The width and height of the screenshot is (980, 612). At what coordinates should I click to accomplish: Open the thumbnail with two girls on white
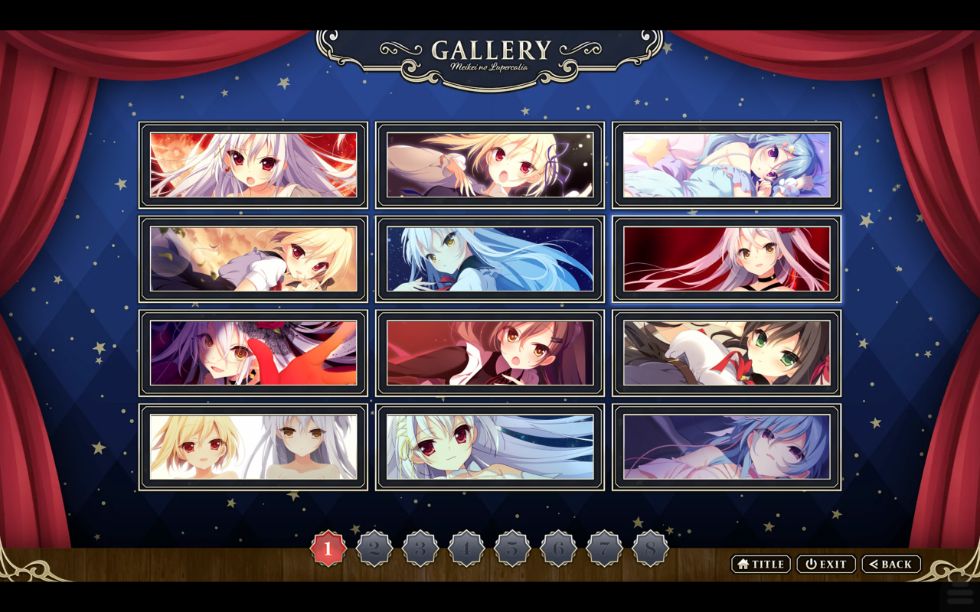click(x=253, y=447)
